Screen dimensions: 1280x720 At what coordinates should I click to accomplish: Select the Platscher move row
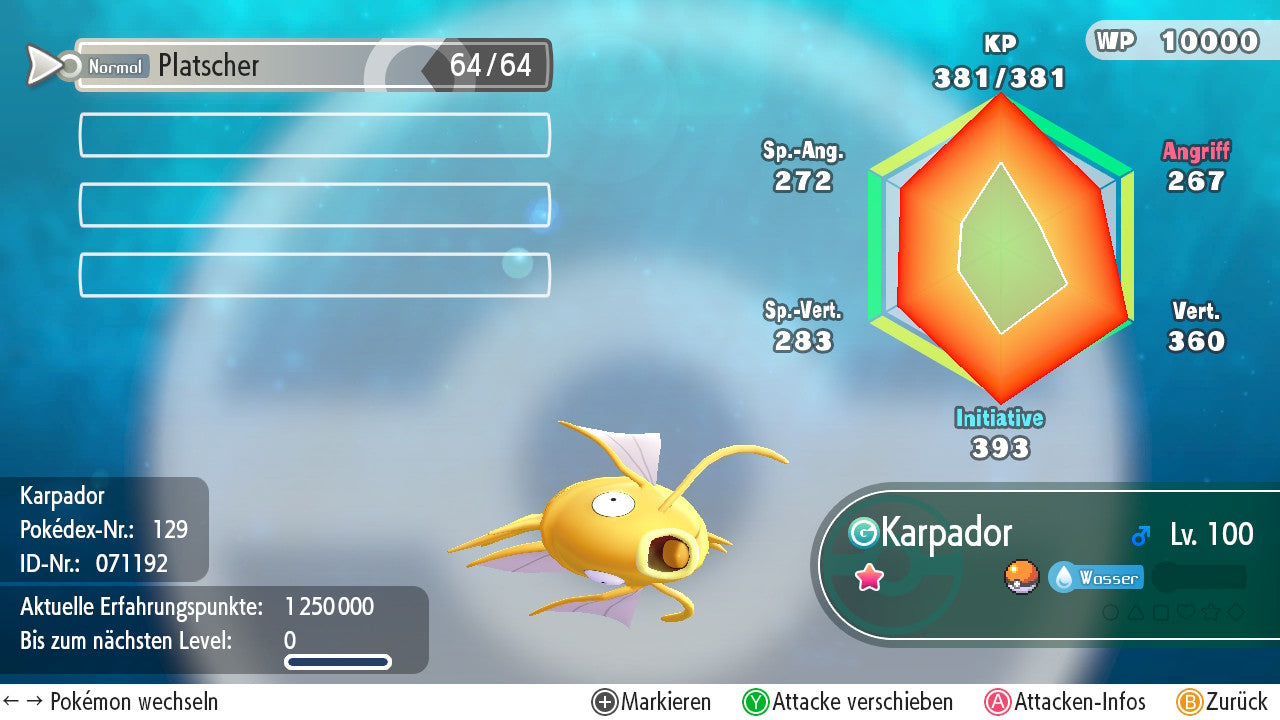click(x=313, y=66)
